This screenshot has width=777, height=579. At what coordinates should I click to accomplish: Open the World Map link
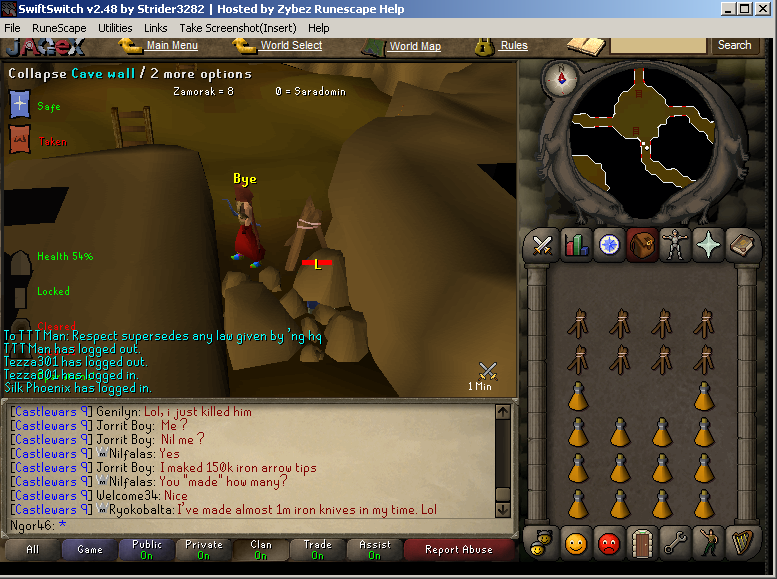click(415, 46)
